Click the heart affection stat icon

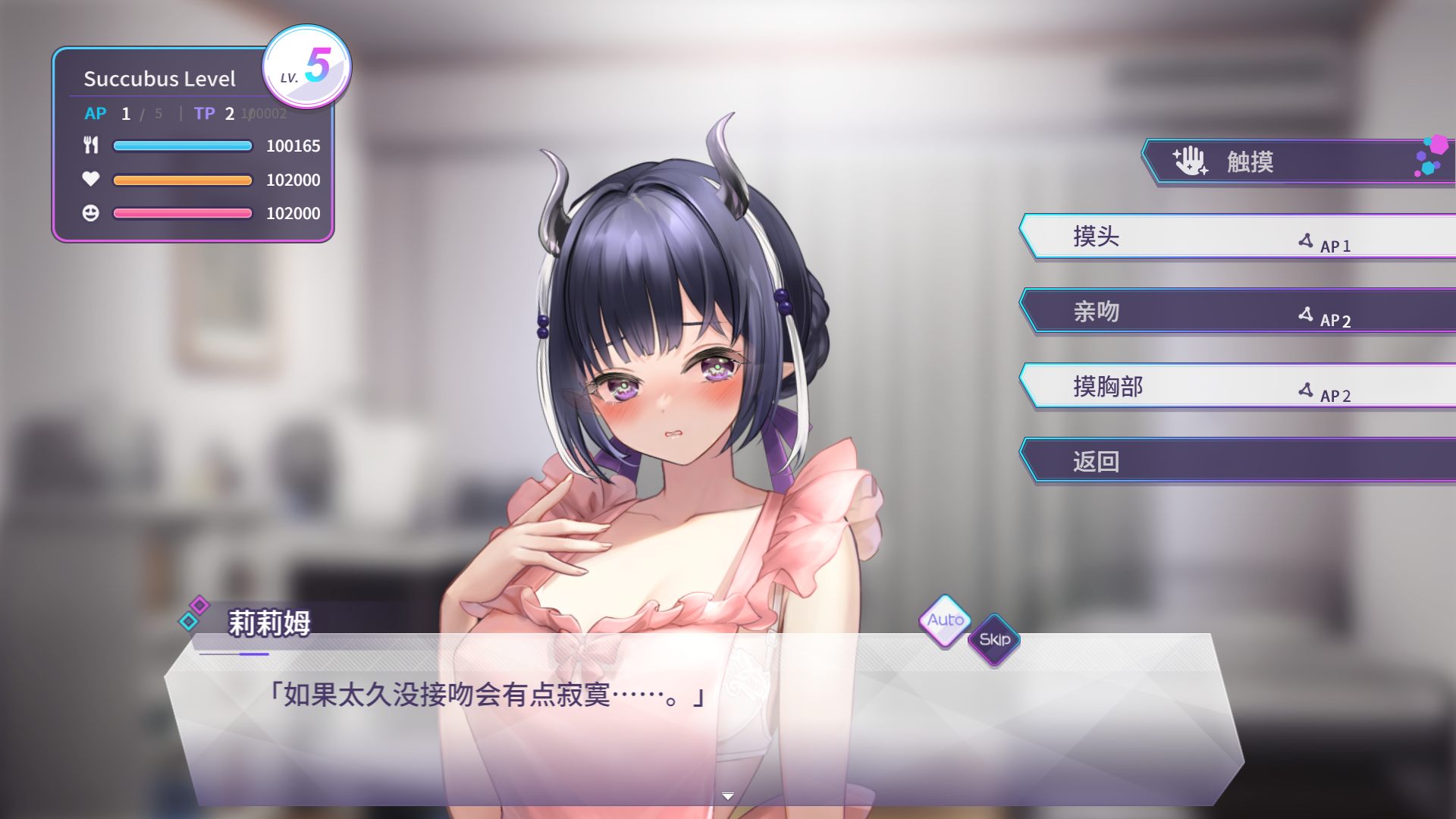pyautogui.click(x=93, y=180)
